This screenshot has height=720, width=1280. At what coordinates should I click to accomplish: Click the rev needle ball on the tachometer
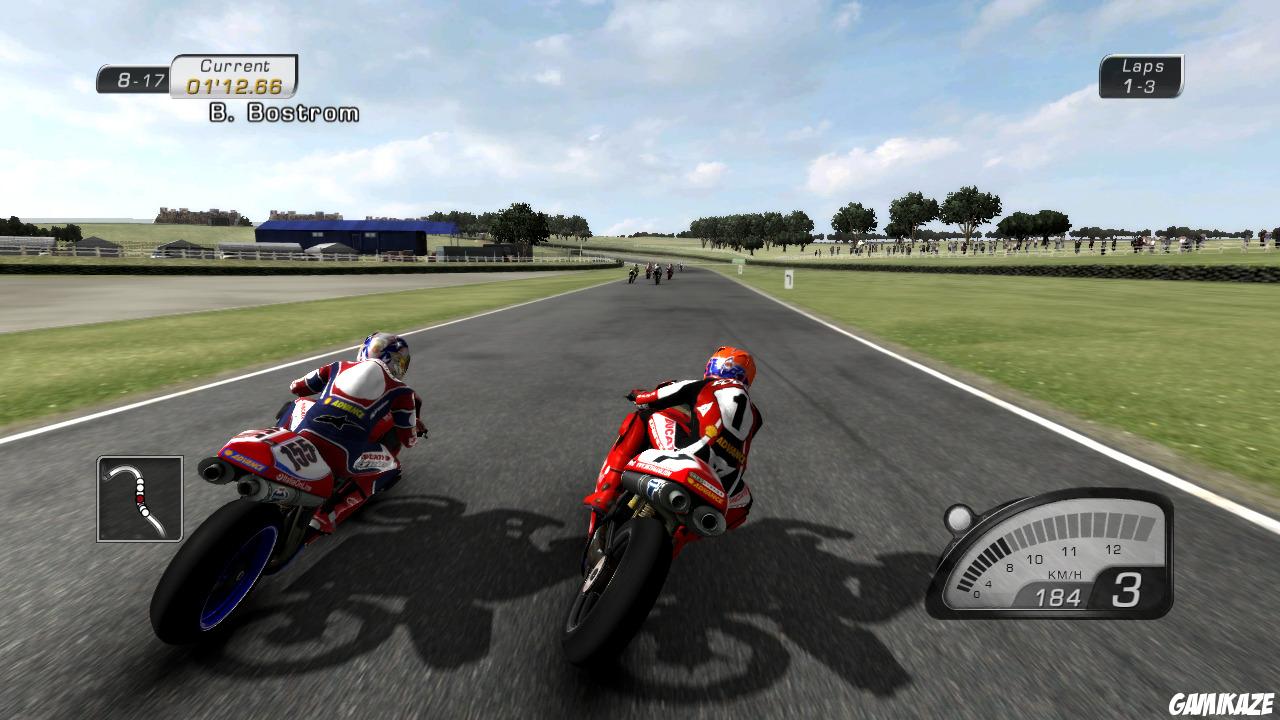(x=957, y=517)
